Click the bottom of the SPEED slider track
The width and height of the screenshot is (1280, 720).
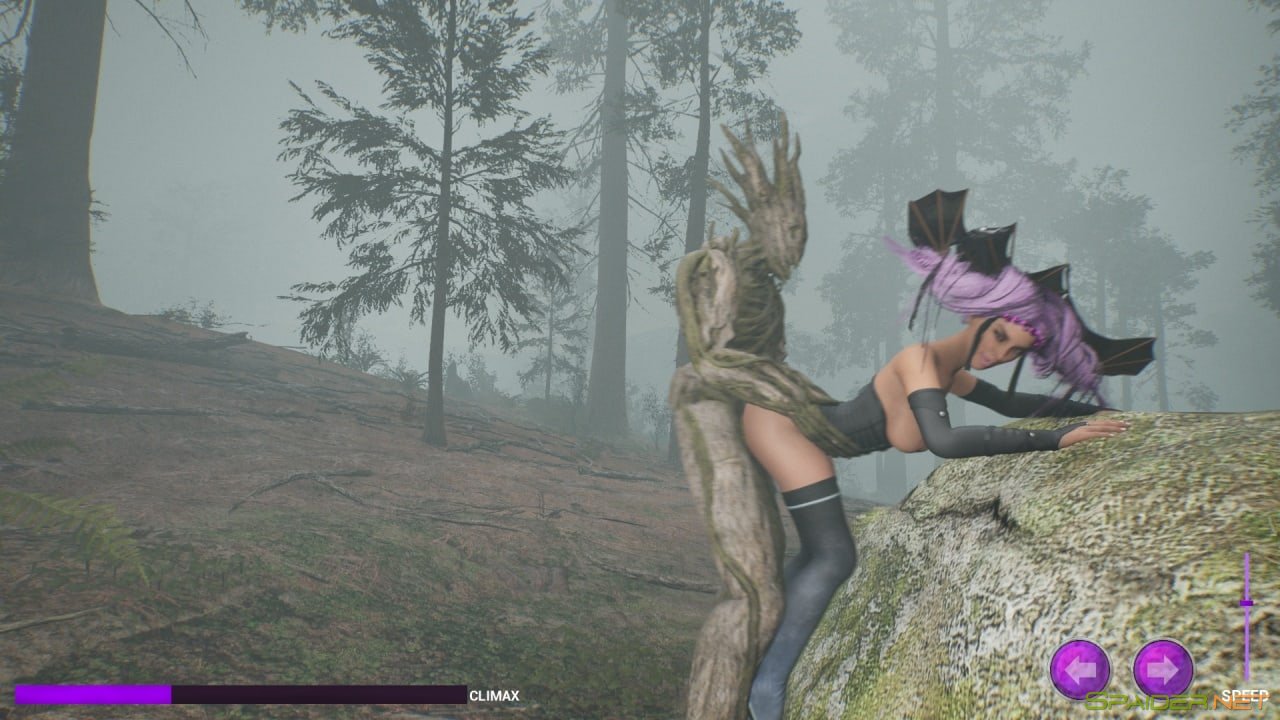(x=1246, y=675)
